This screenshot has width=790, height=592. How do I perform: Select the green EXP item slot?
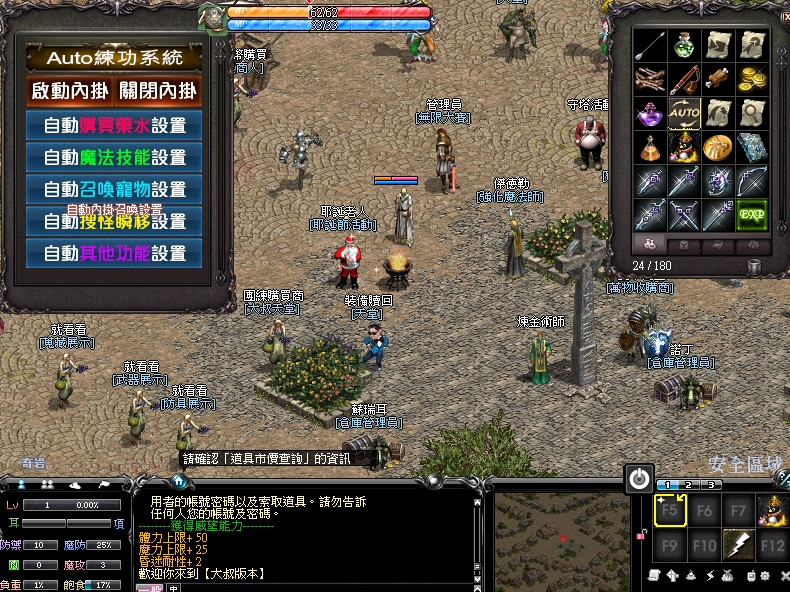(752, 214)
